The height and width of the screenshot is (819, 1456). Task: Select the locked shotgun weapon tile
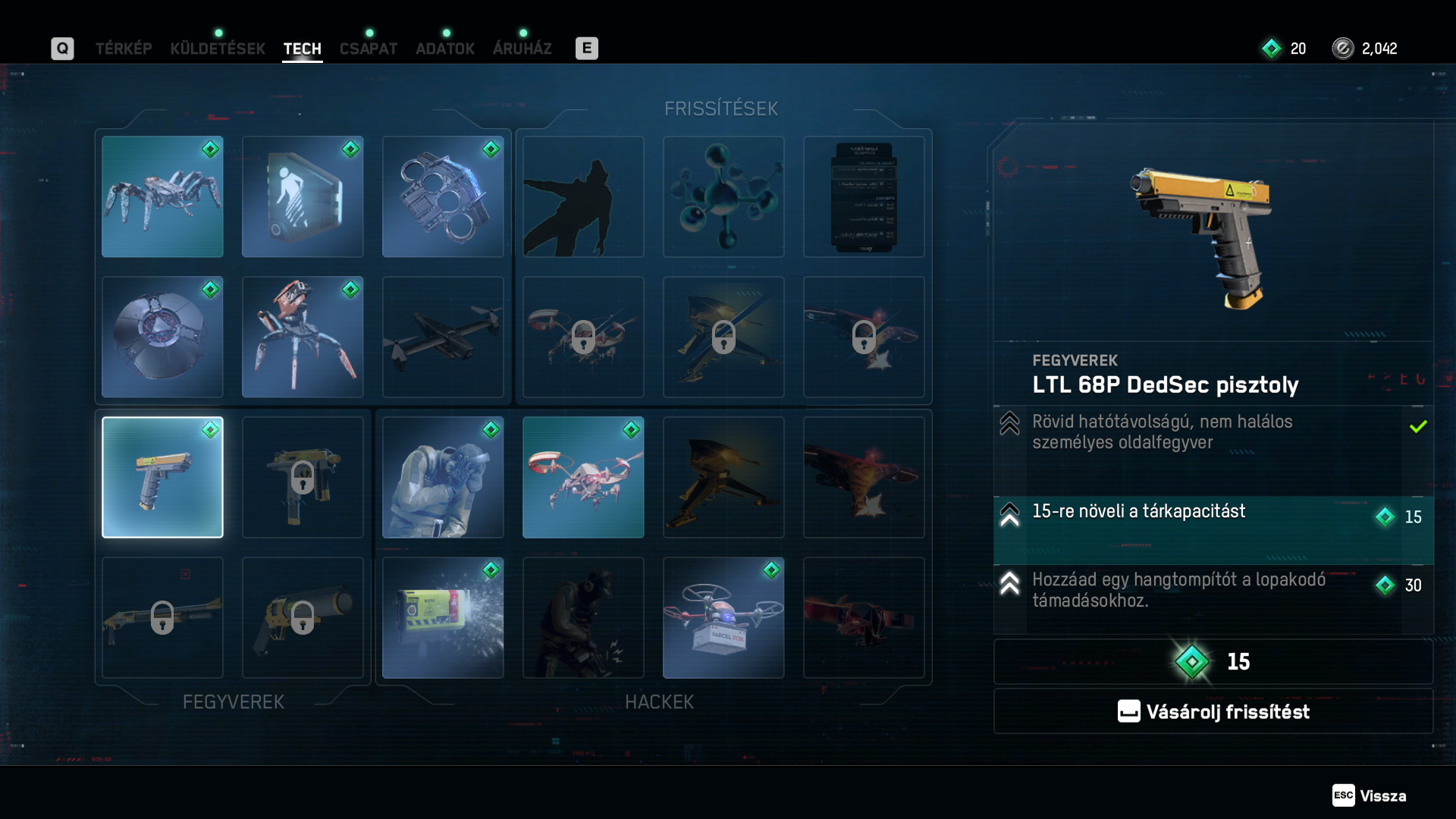tap(162, 617)
